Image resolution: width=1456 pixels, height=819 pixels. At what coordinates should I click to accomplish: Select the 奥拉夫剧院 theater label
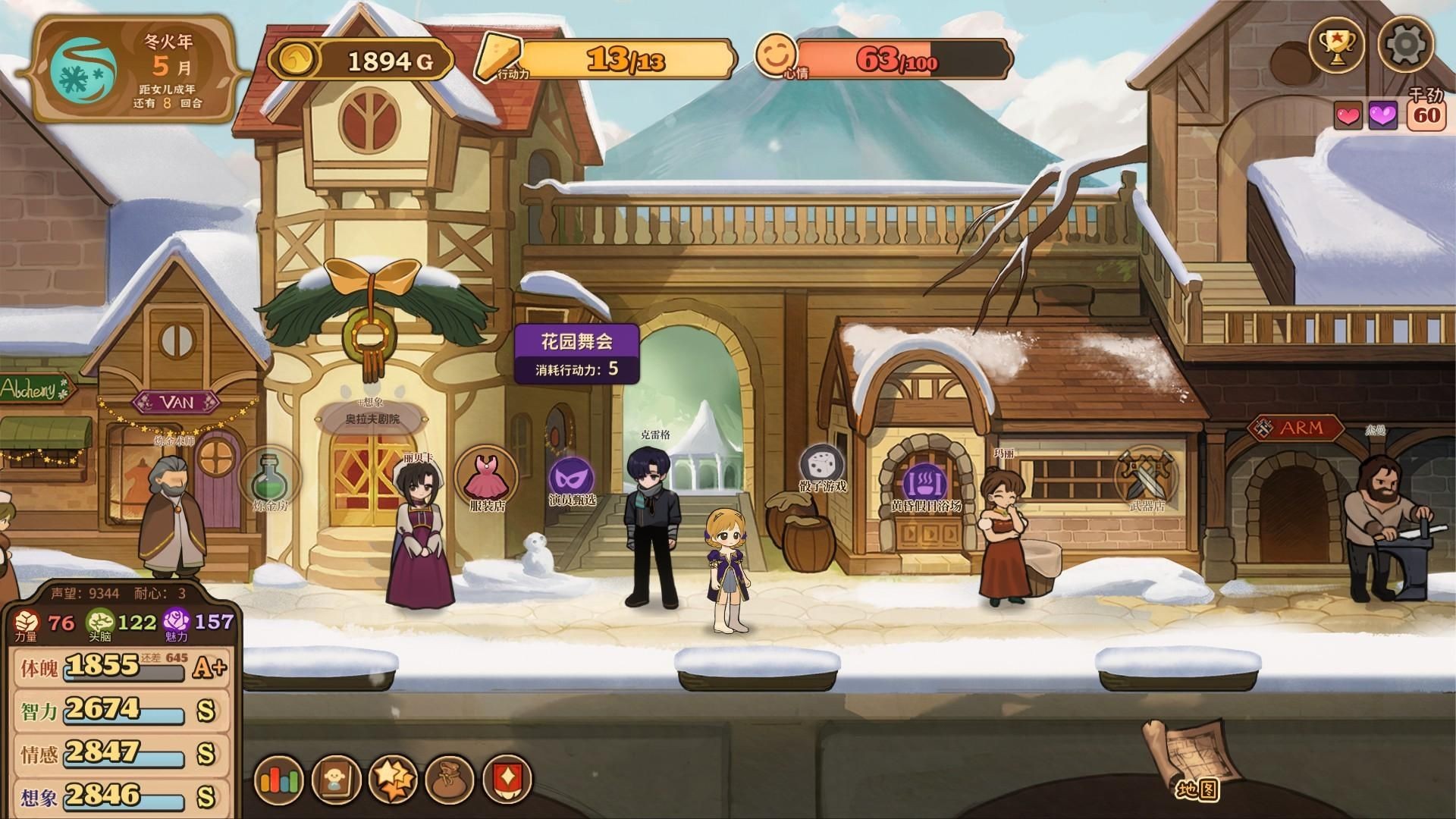pyautogui.click(x=372, y=419)
